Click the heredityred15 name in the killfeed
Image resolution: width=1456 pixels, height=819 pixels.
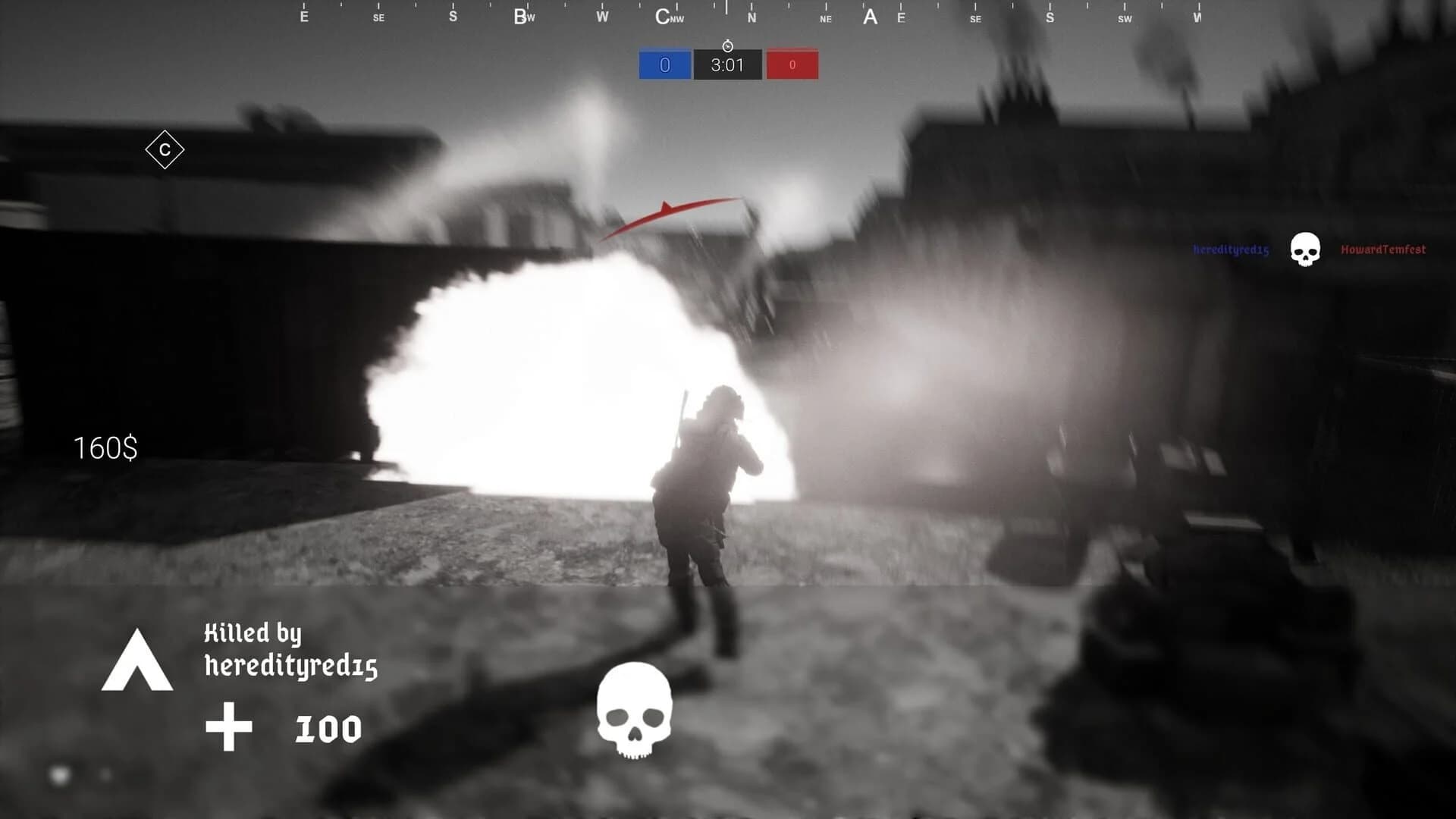point(1228,249)
